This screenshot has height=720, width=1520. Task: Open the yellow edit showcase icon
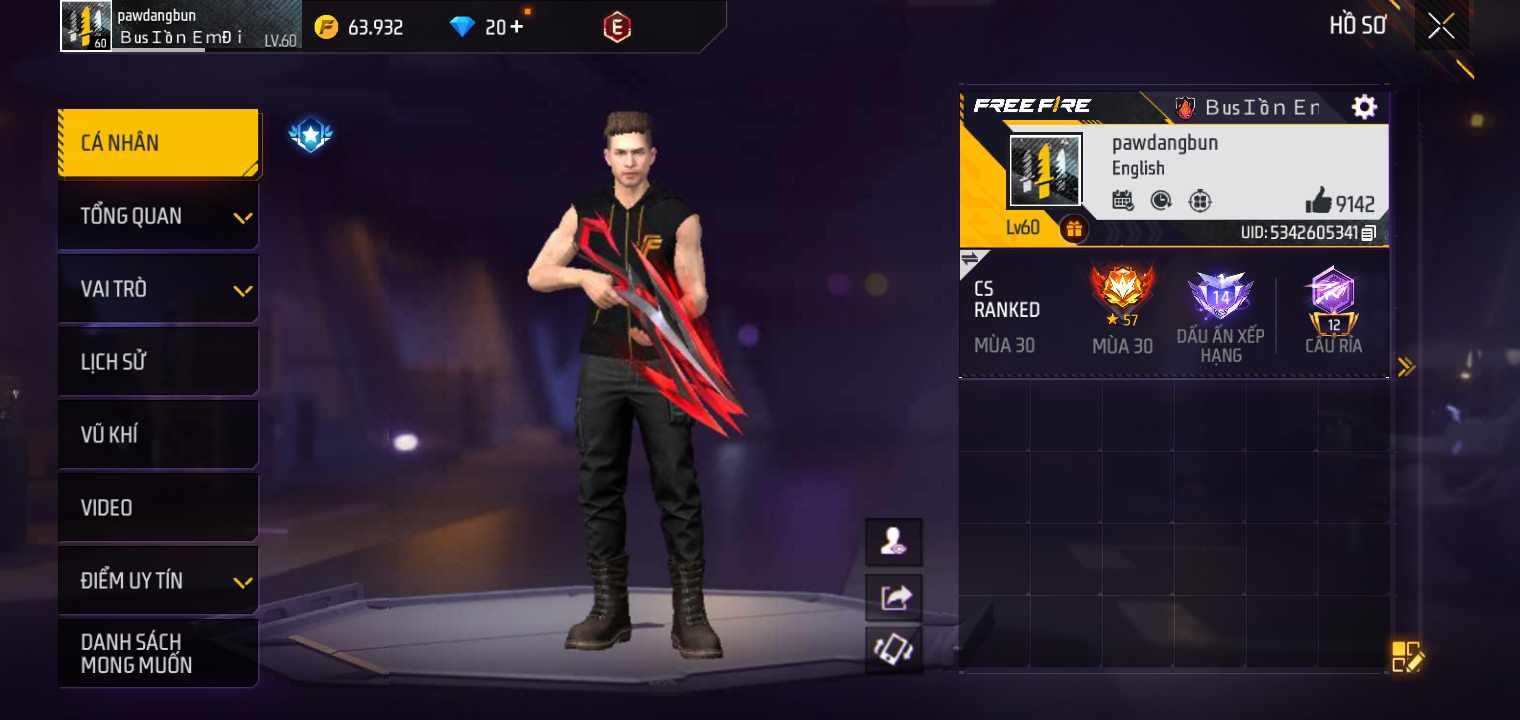[1407, 657]
